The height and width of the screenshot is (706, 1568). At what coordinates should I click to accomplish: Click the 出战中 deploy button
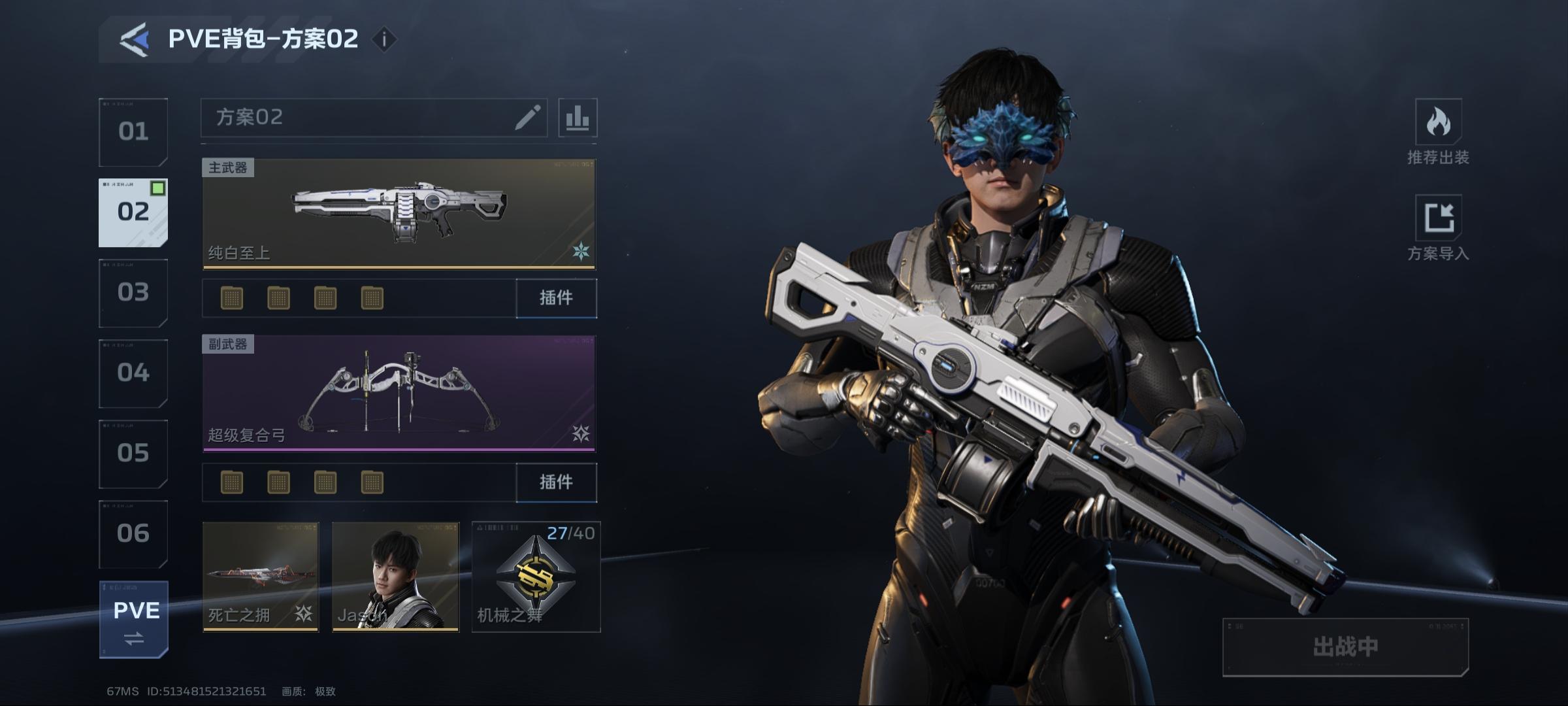point(1345,647)
